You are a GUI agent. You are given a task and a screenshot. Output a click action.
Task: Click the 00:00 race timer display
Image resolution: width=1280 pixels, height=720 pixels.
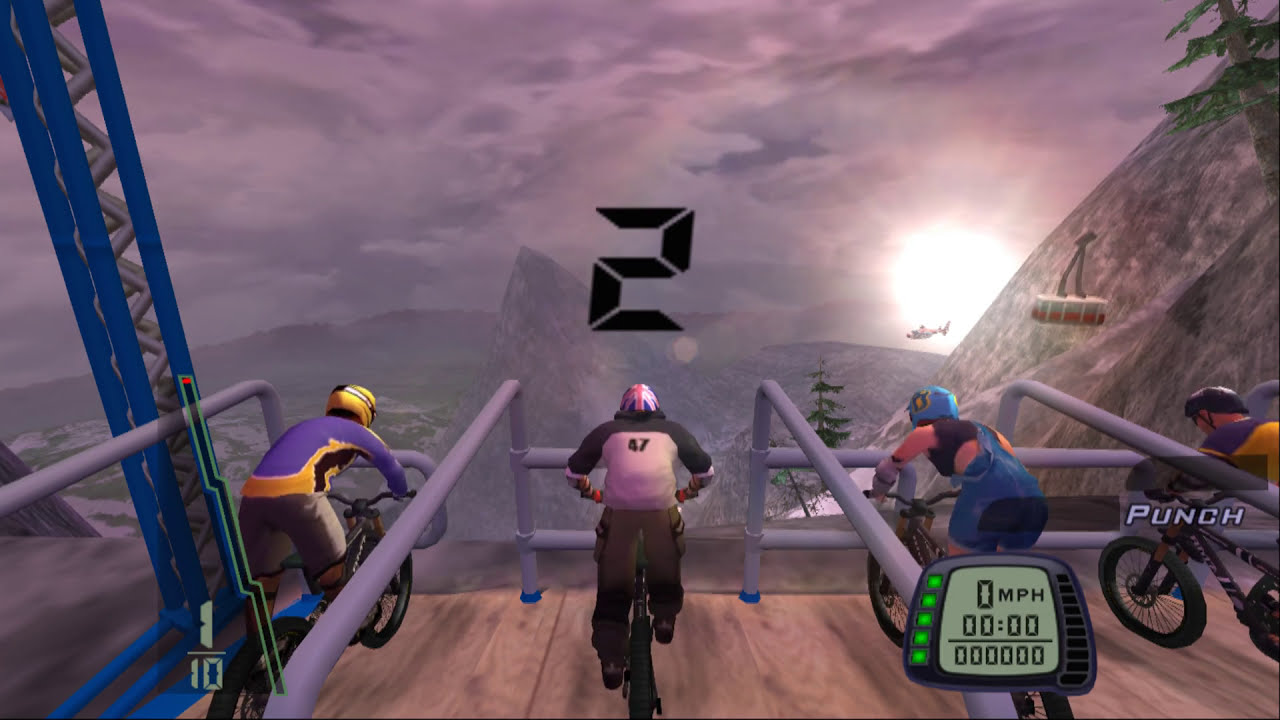point(1000,625)
